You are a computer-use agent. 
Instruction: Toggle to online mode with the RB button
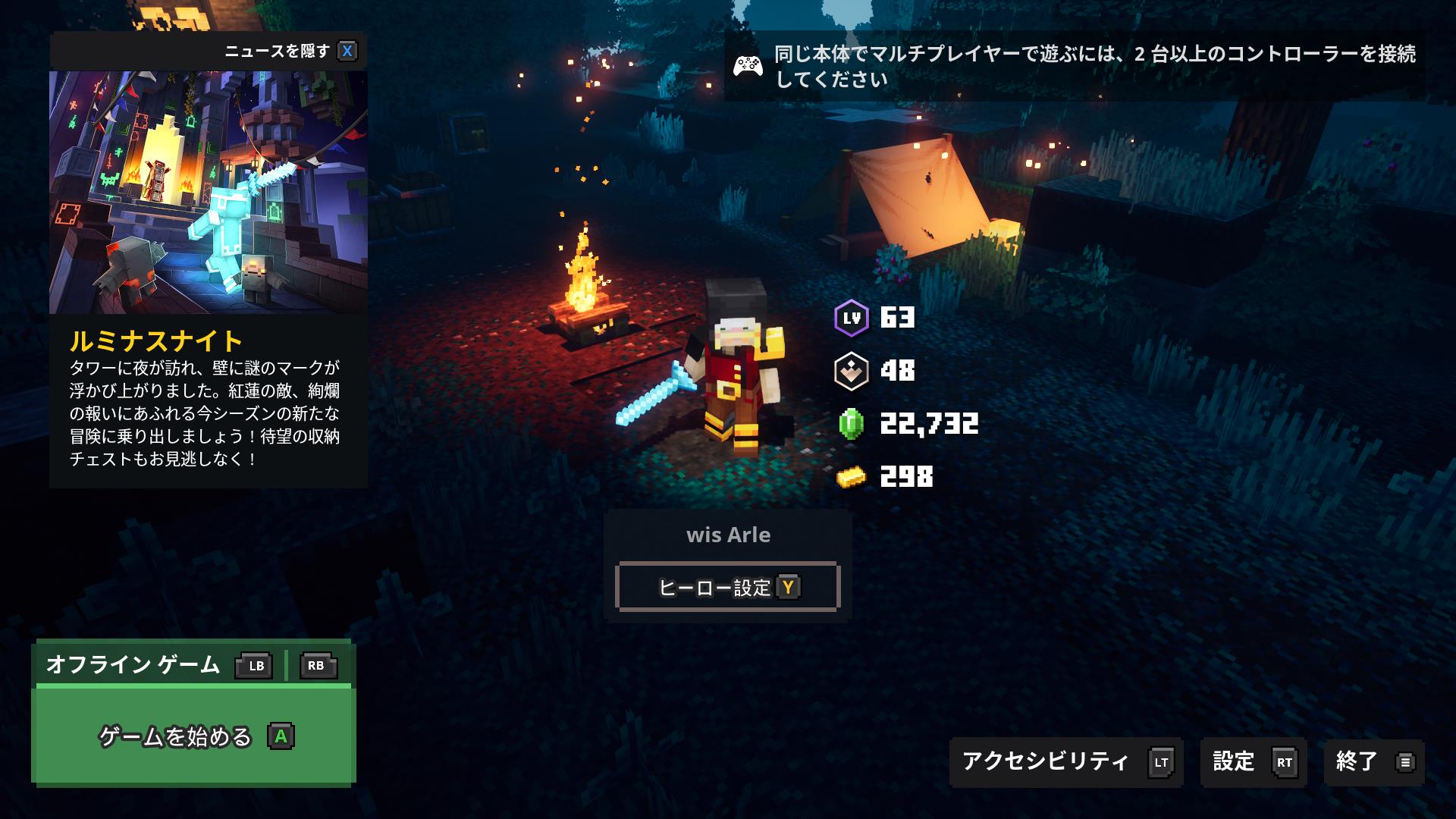pyautogui.click(x=318, y=667)
